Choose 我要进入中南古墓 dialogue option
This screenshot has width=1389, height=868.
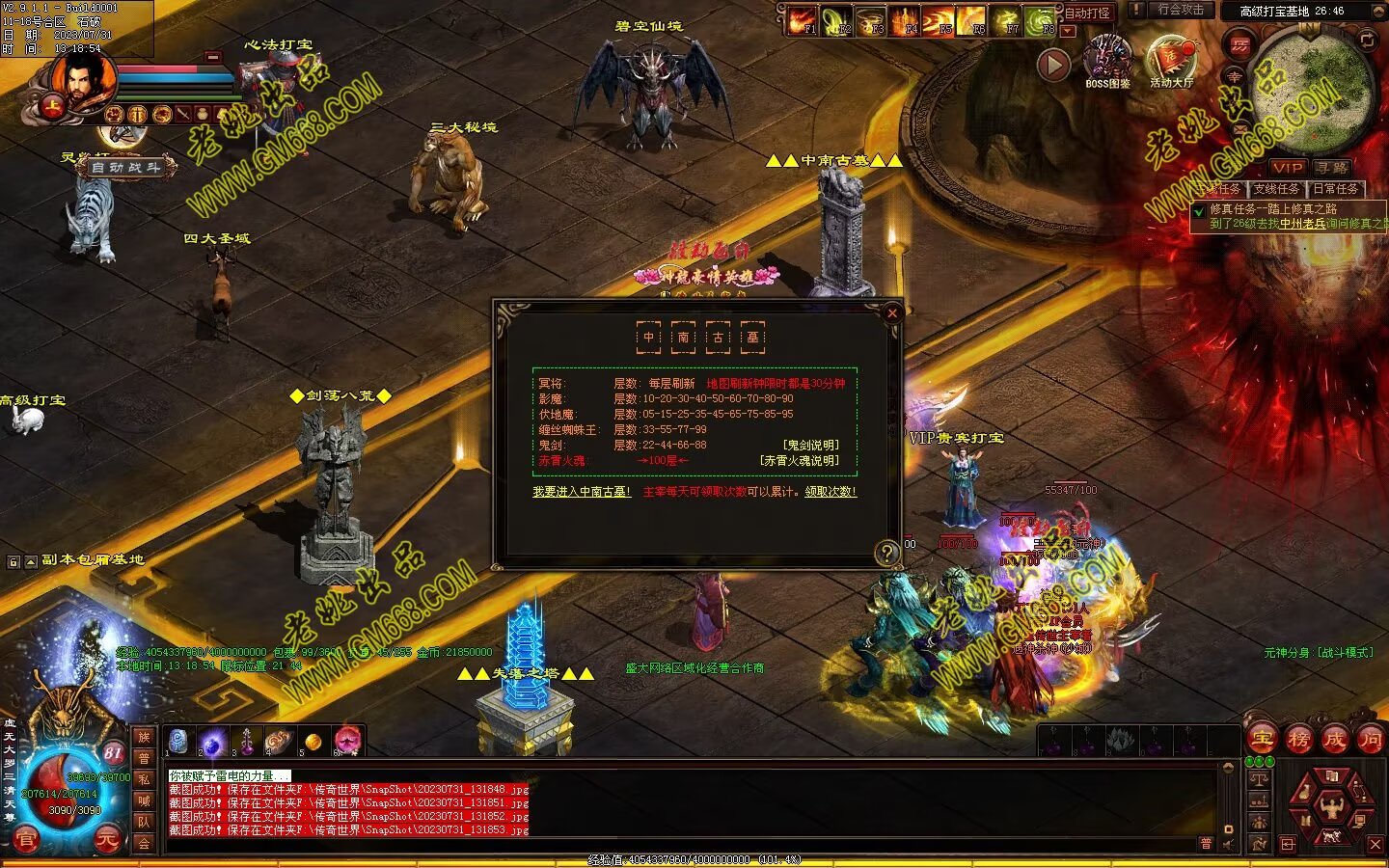(582, 492)
